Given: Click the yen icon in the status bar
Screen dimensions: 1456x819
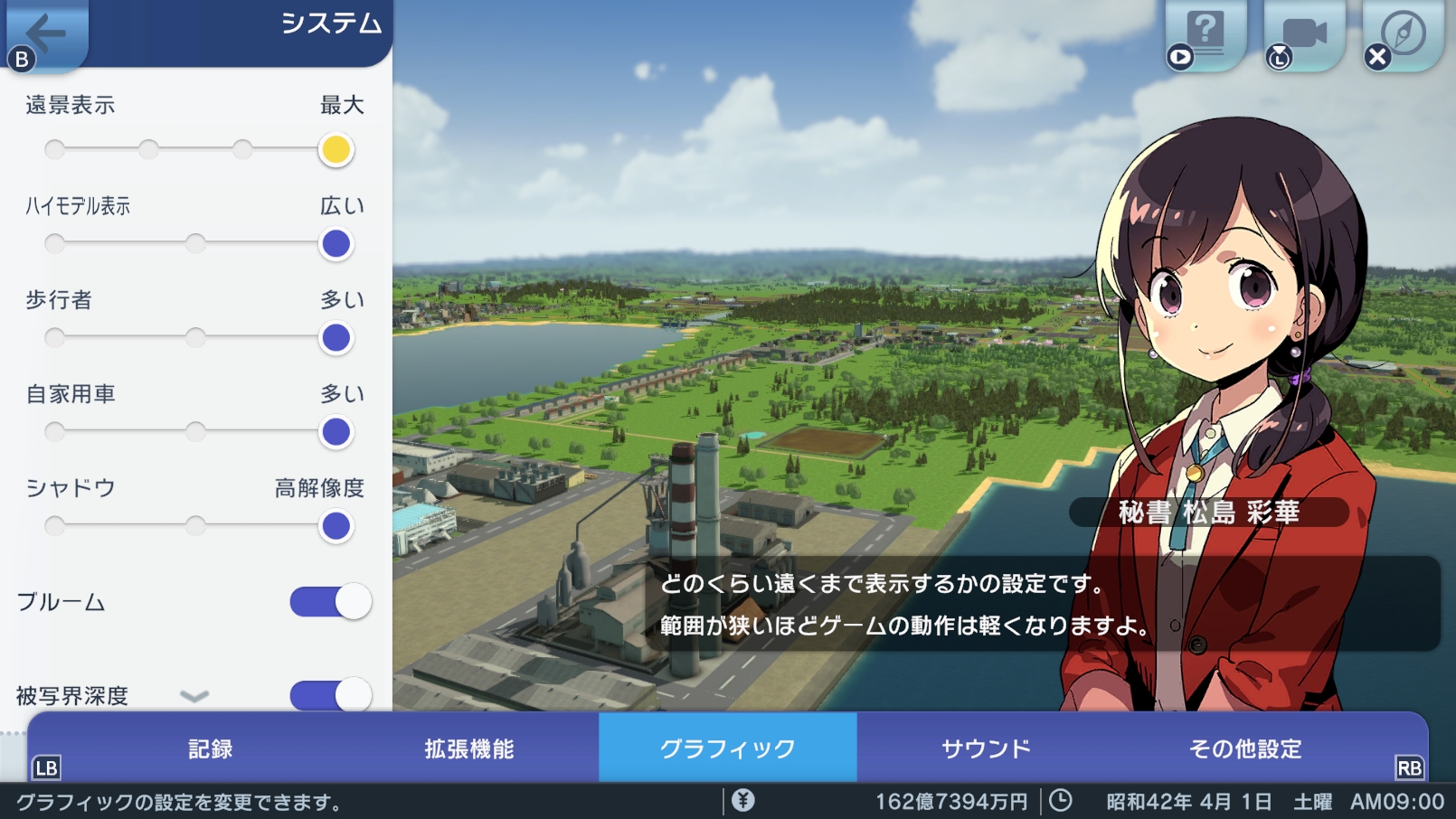Looking at the screenshot, I should [743, 800].
